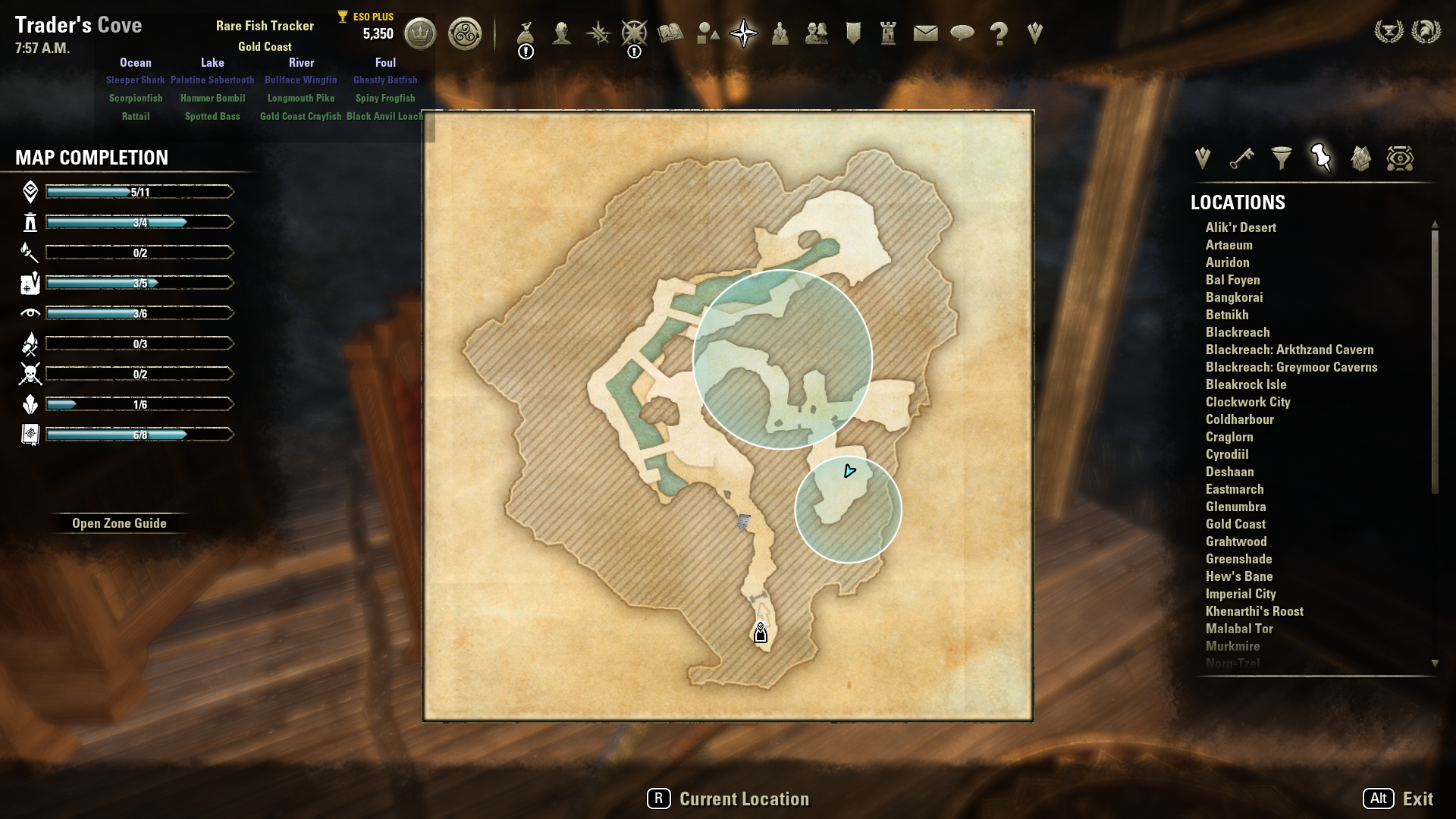Pick Clockwork City in locations list
1456x819 pixels.
tap(1247, 402)
